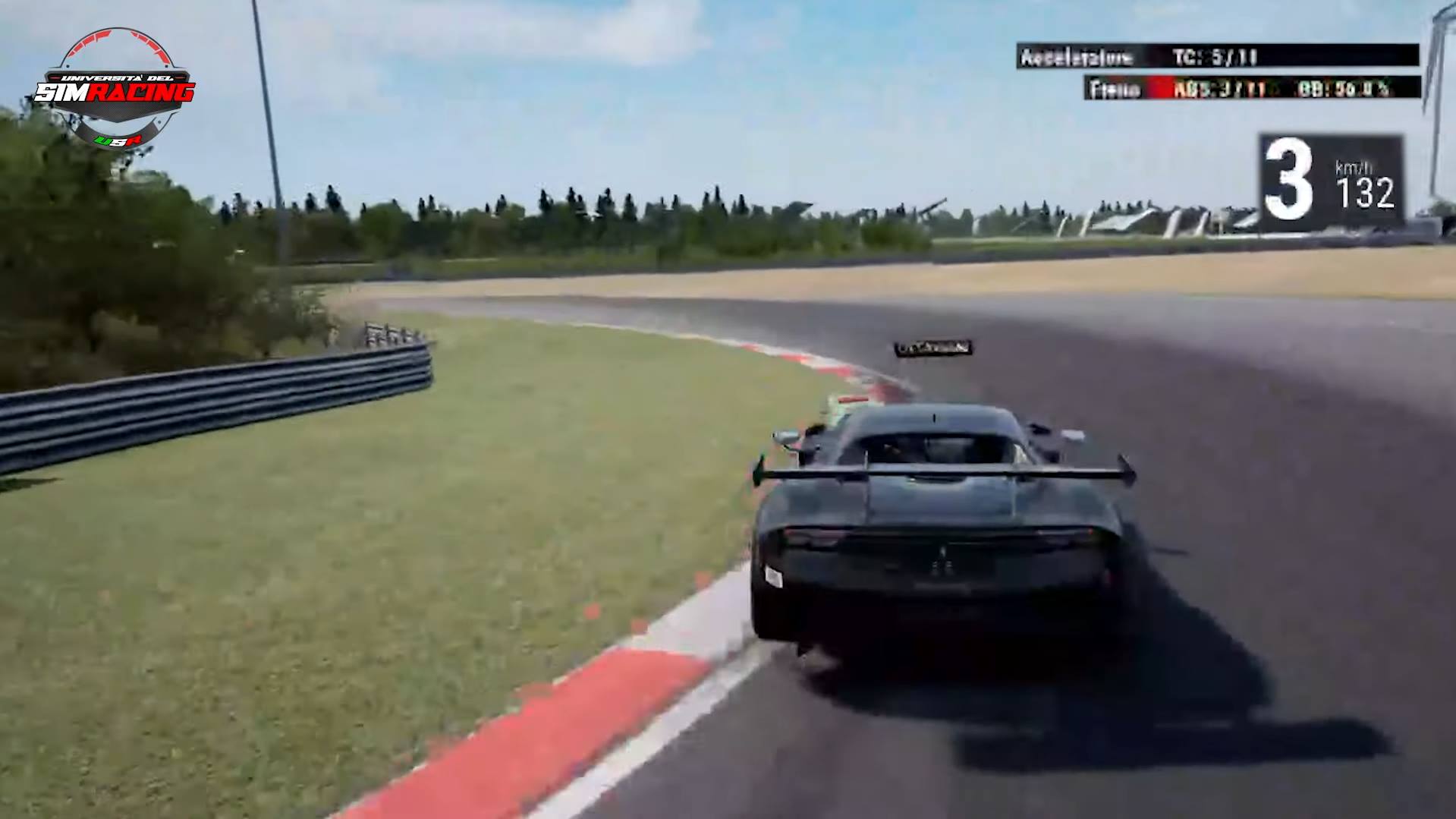The width and height of the screenshot is (1456, 819).
Task: Select the gear indicator showing 3
Action: pyautogui.click(x=1290, y=178)
